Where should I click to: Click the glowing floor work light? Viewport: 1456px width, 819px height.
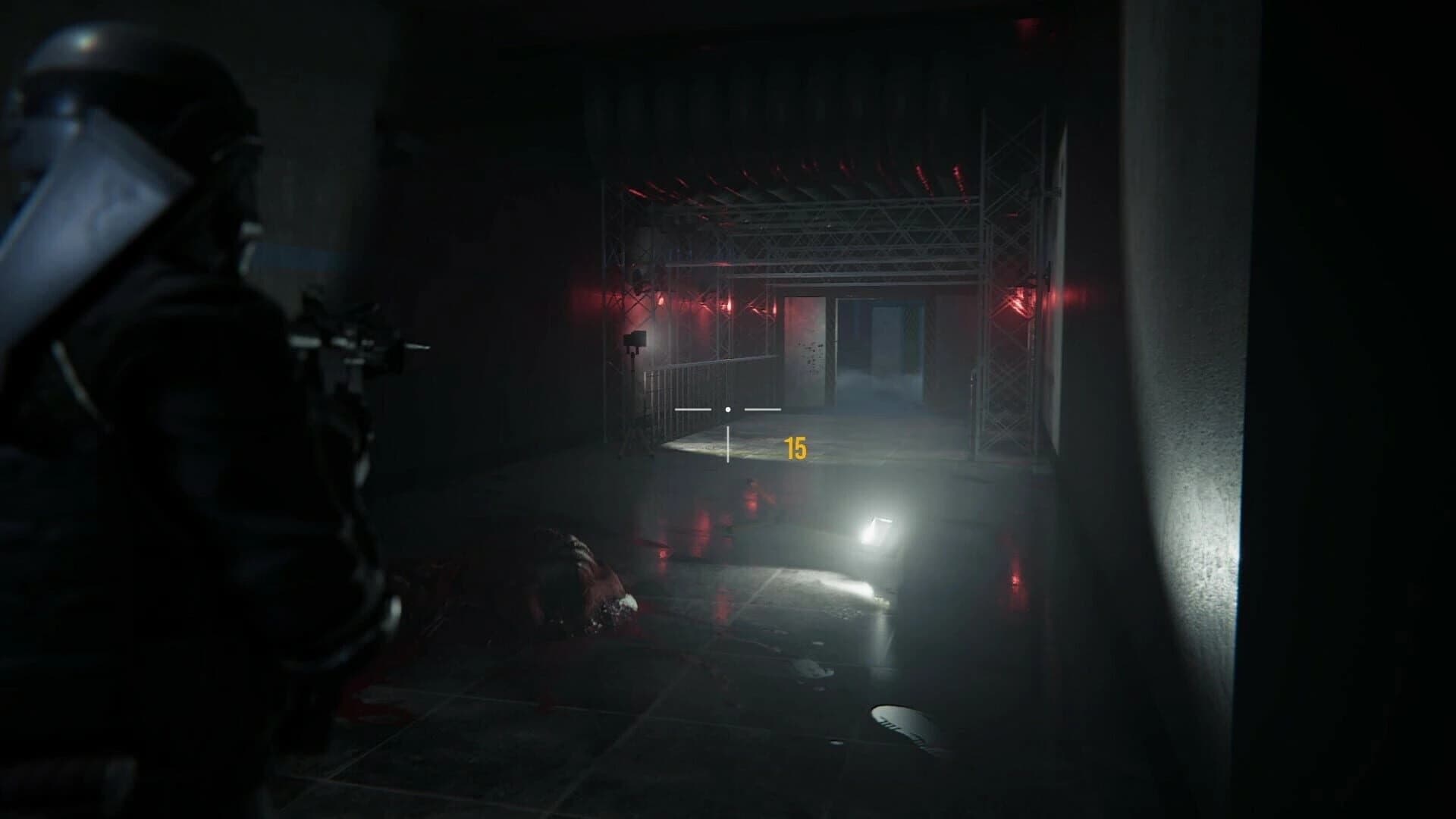tap(876, 523)
